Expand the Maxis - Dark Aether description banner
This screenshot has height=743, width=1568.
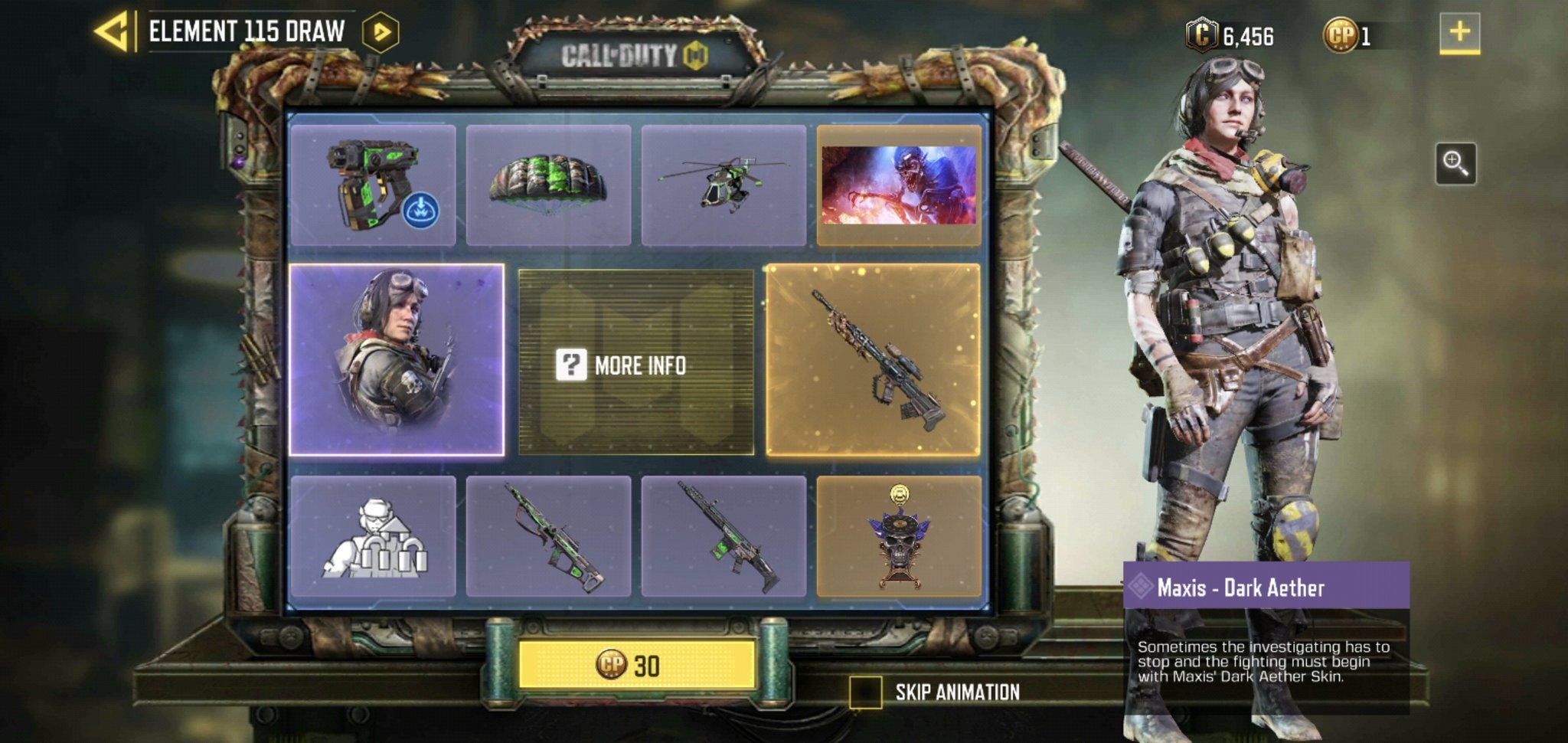[x=1262, y=586]
